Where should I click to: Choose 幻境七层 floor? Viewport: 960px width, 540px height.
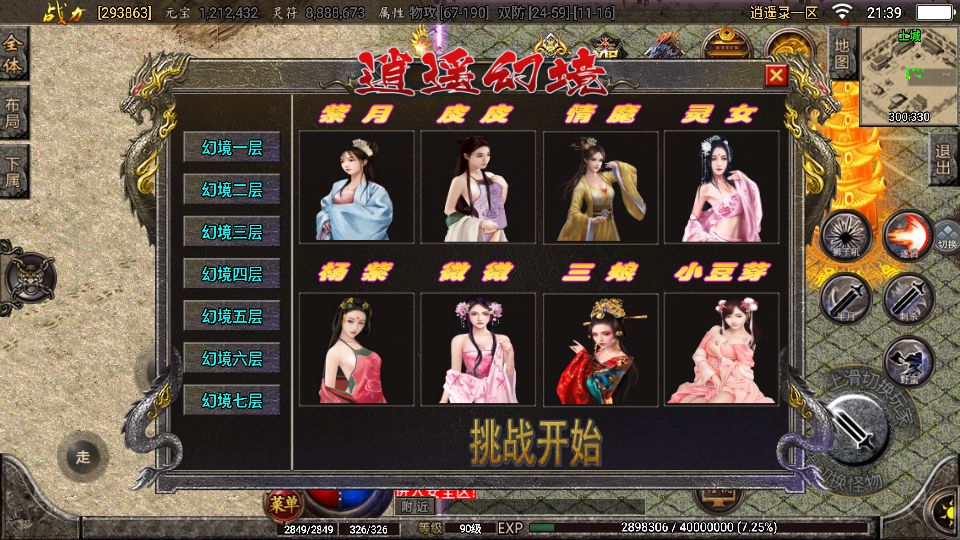(x=232, y=401)
